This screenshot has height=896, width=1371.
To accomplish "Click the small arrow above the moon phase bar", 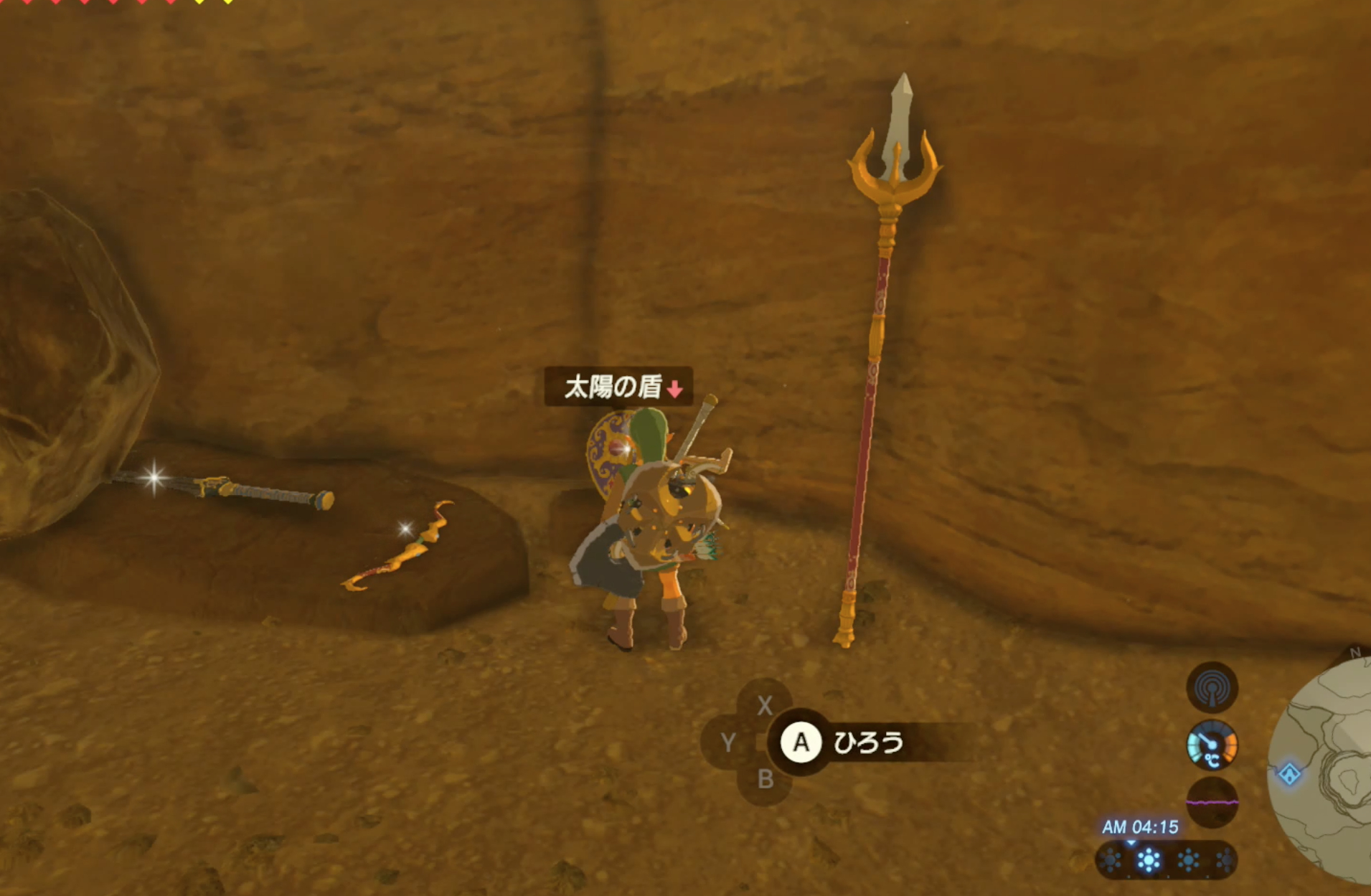I will pyautogui.click(x=1131, y=843).
